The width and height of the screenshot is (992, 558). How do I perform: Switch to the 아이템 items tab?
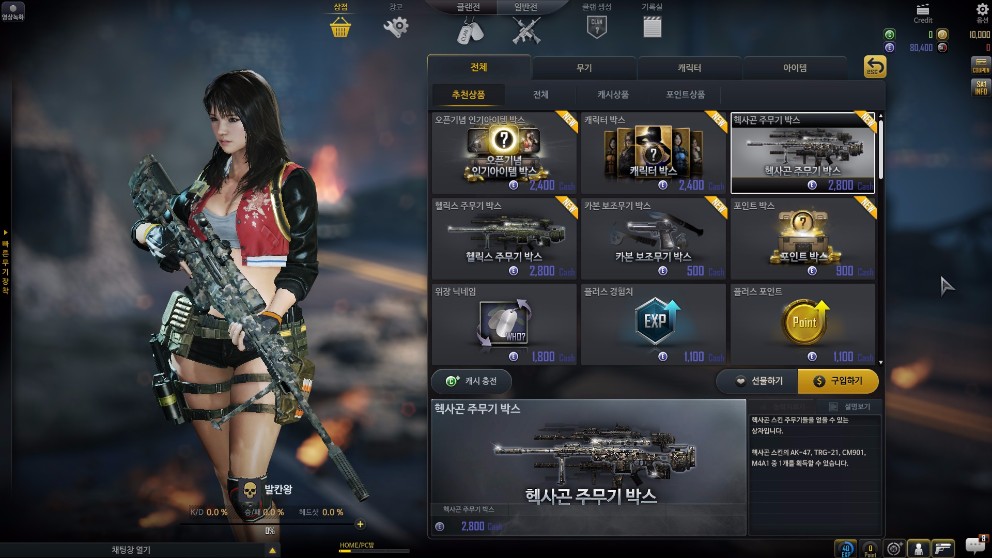click(795, 68)
